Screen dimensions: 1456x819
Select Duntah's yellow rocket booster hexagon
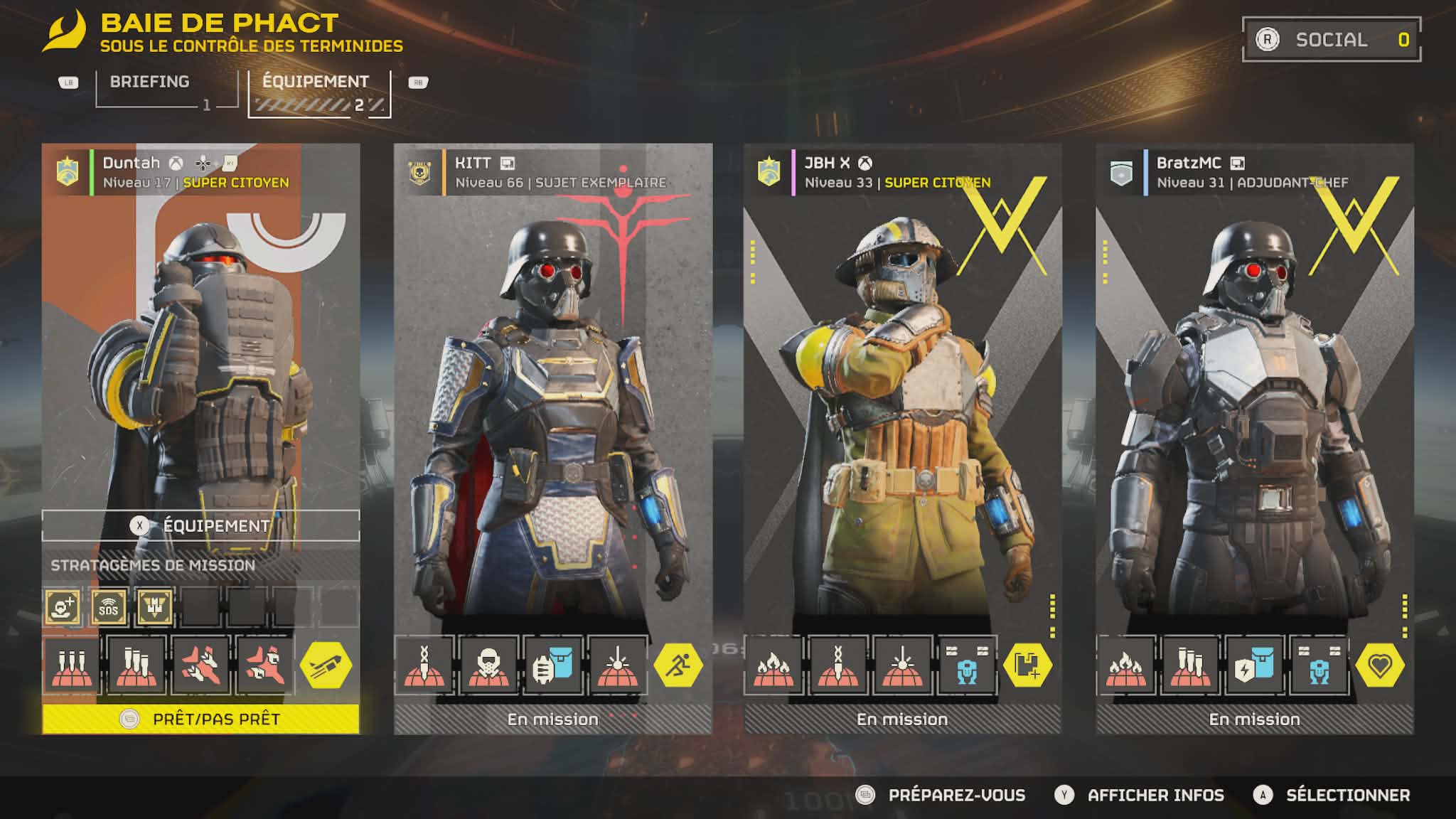click(x=326, y=665)
